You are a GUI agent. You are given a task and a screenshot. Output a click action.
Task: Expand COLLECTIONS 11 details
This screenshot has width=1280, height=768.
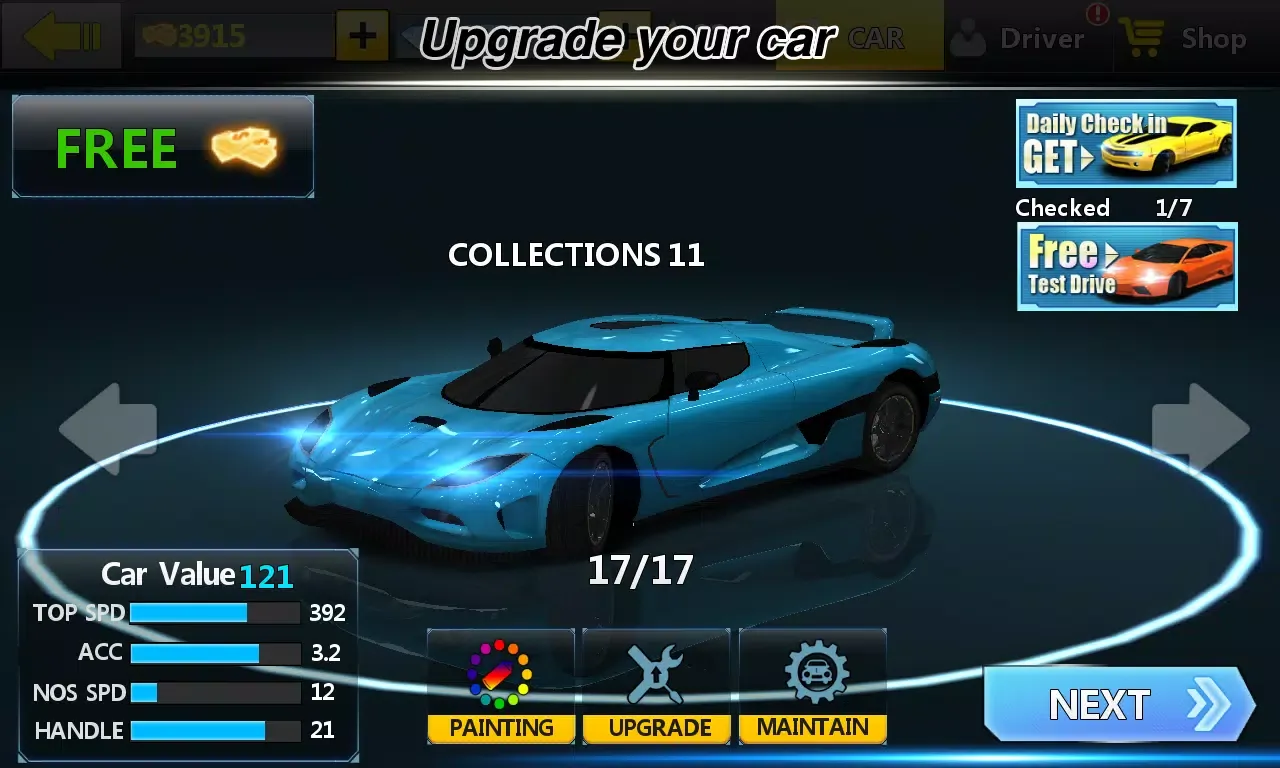pos(577,255)
